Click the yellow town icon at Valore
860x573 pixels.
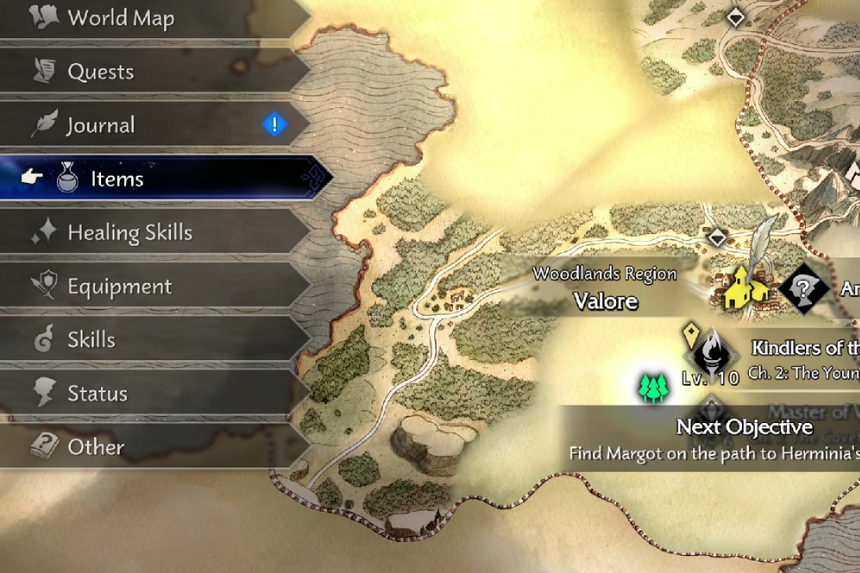click(746, 288)
